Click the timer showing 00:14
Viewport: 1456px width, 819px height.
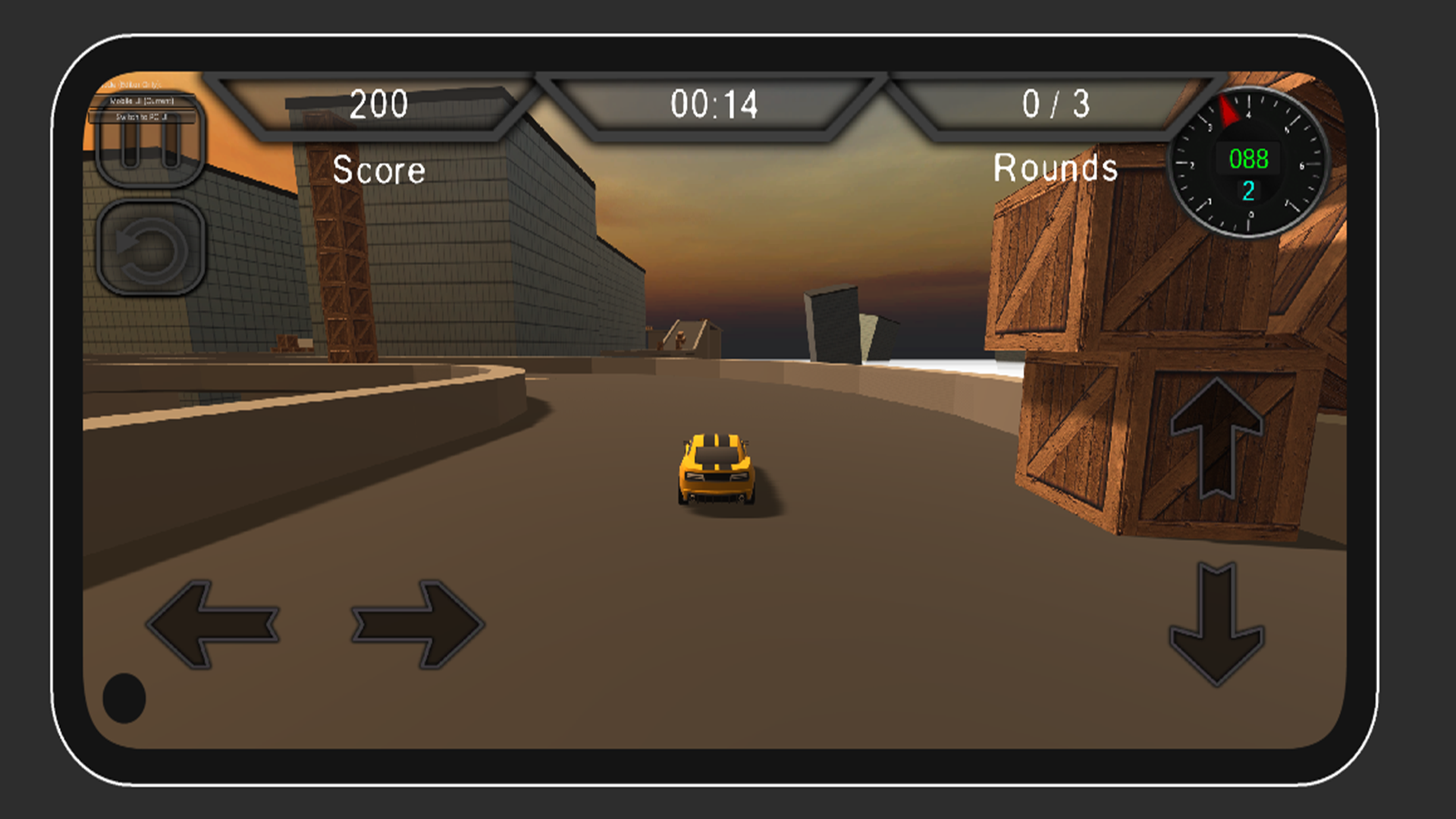pos(714,105)
